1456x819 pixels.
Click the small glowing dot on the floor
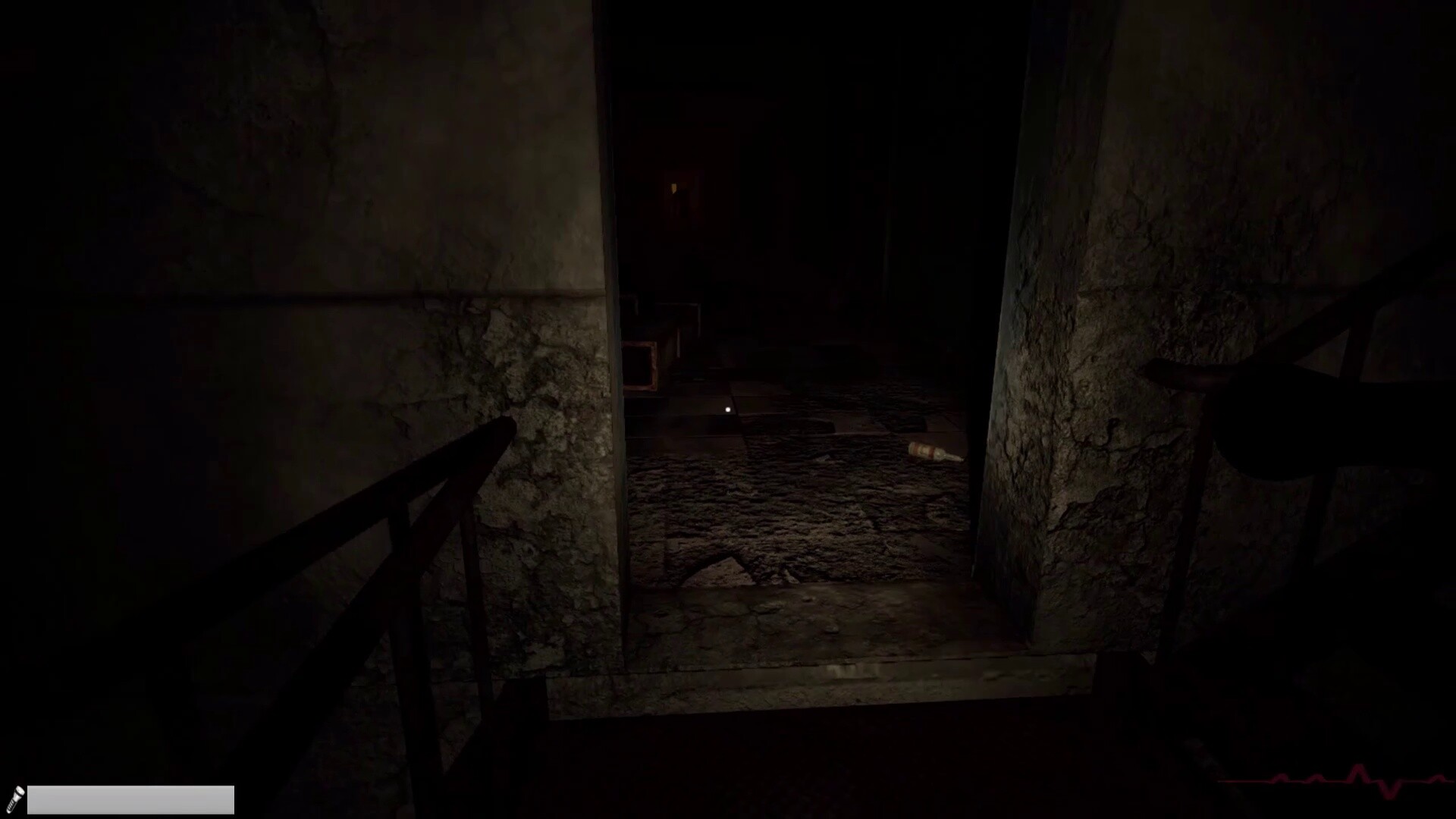tap(726, 409)
